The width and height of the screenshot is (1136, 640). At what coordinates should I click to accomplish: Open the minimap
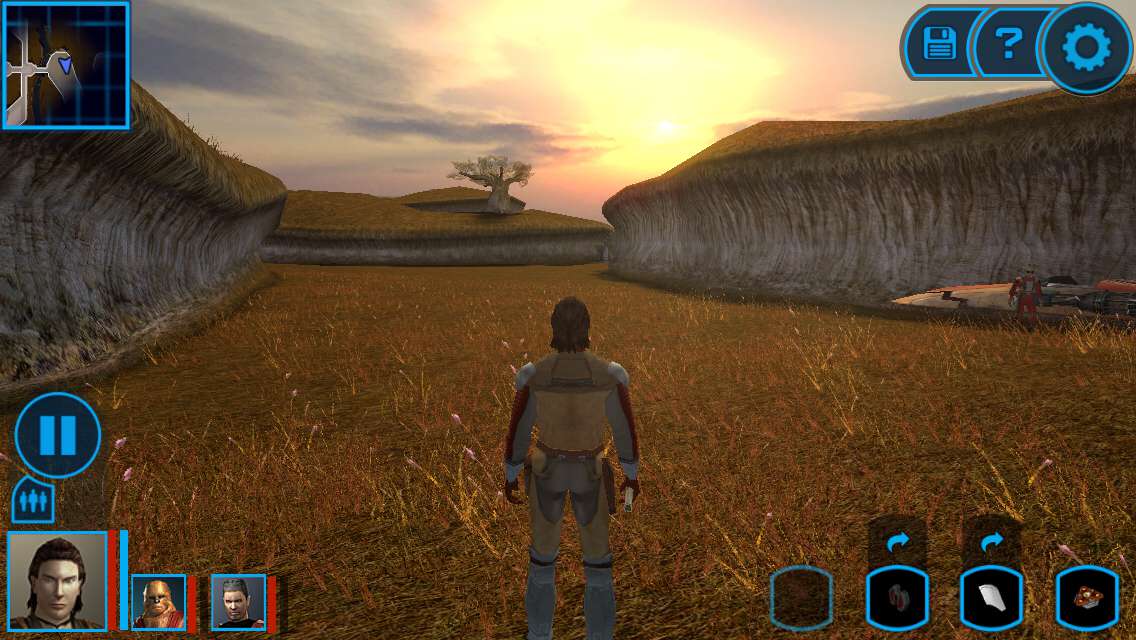[x=66, y=65]
